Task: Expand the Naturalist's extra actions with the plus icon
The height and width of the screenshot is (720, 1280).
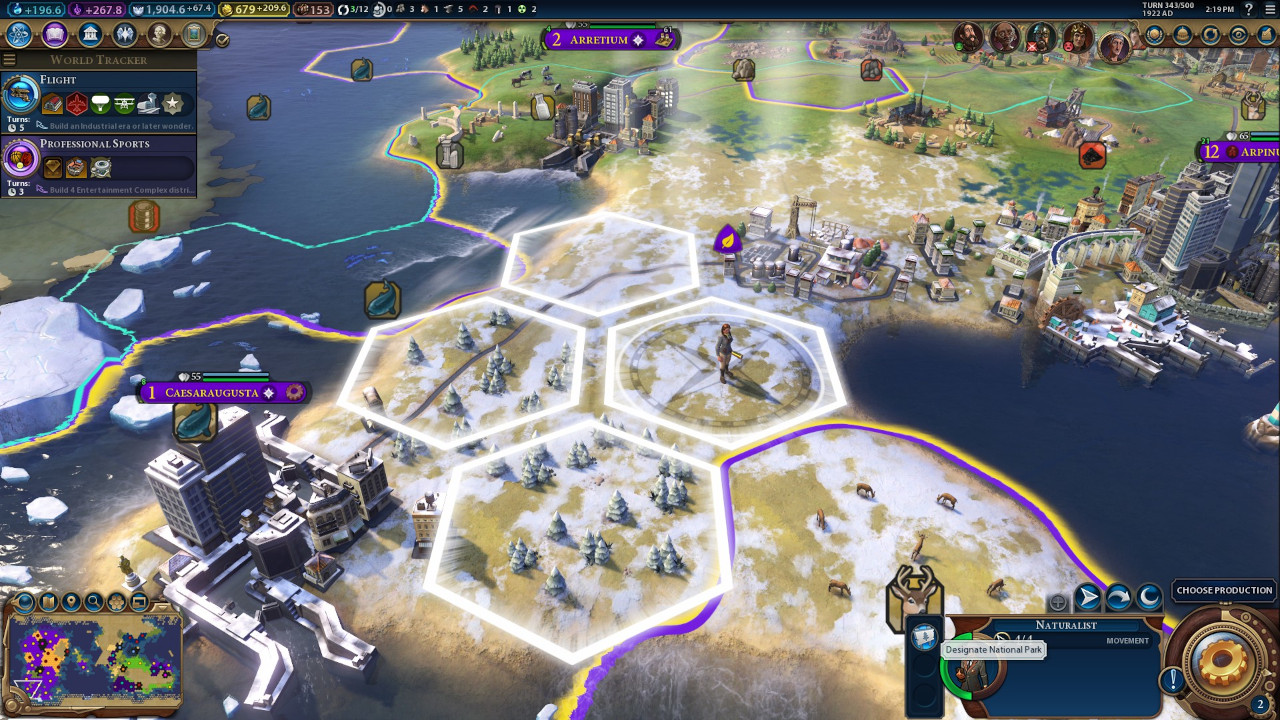Action: click(x=1058, y=602)
